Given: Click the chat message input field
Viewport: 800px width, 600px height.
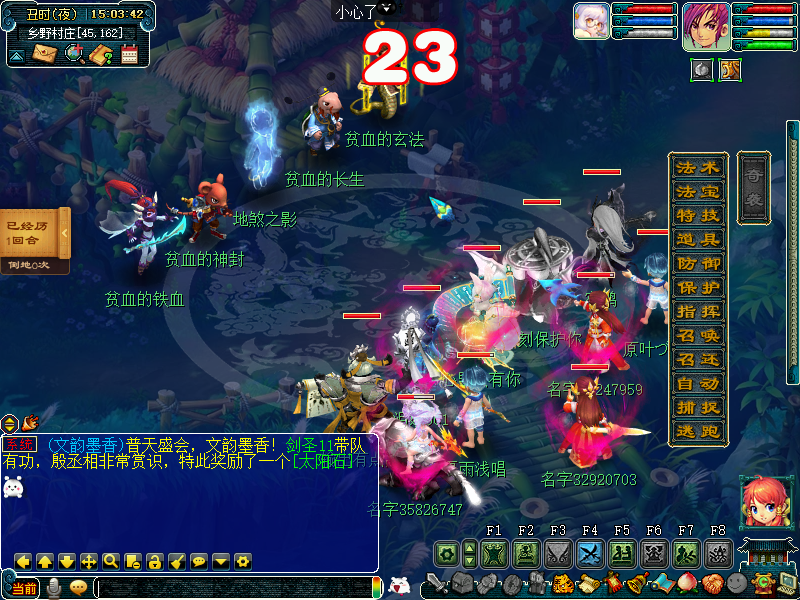Looking at the screenshot, I should coord(232,588).
